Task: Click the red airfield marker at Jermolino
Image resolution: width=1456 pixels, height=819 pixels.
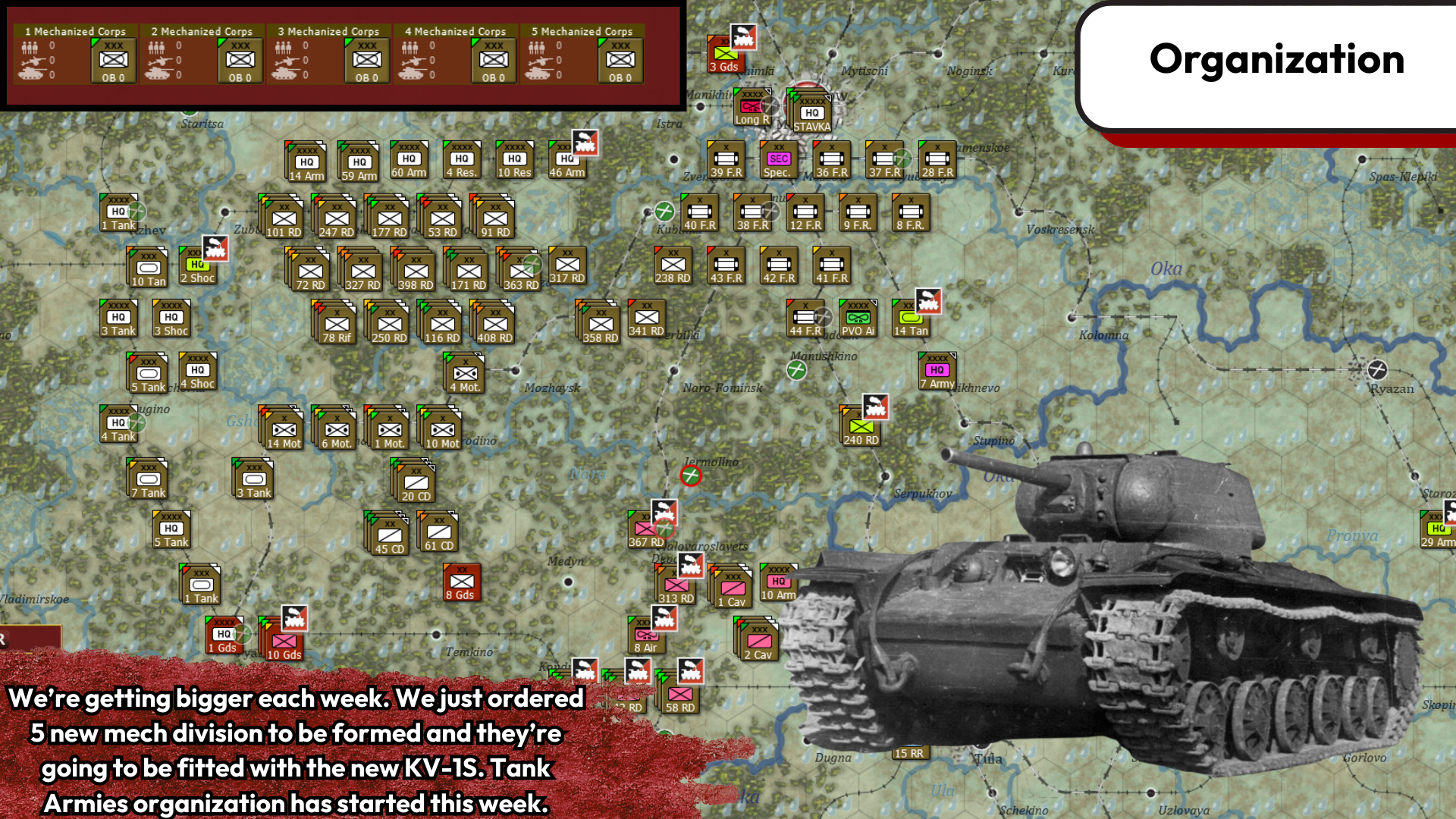Action: [x=691, y=475]
